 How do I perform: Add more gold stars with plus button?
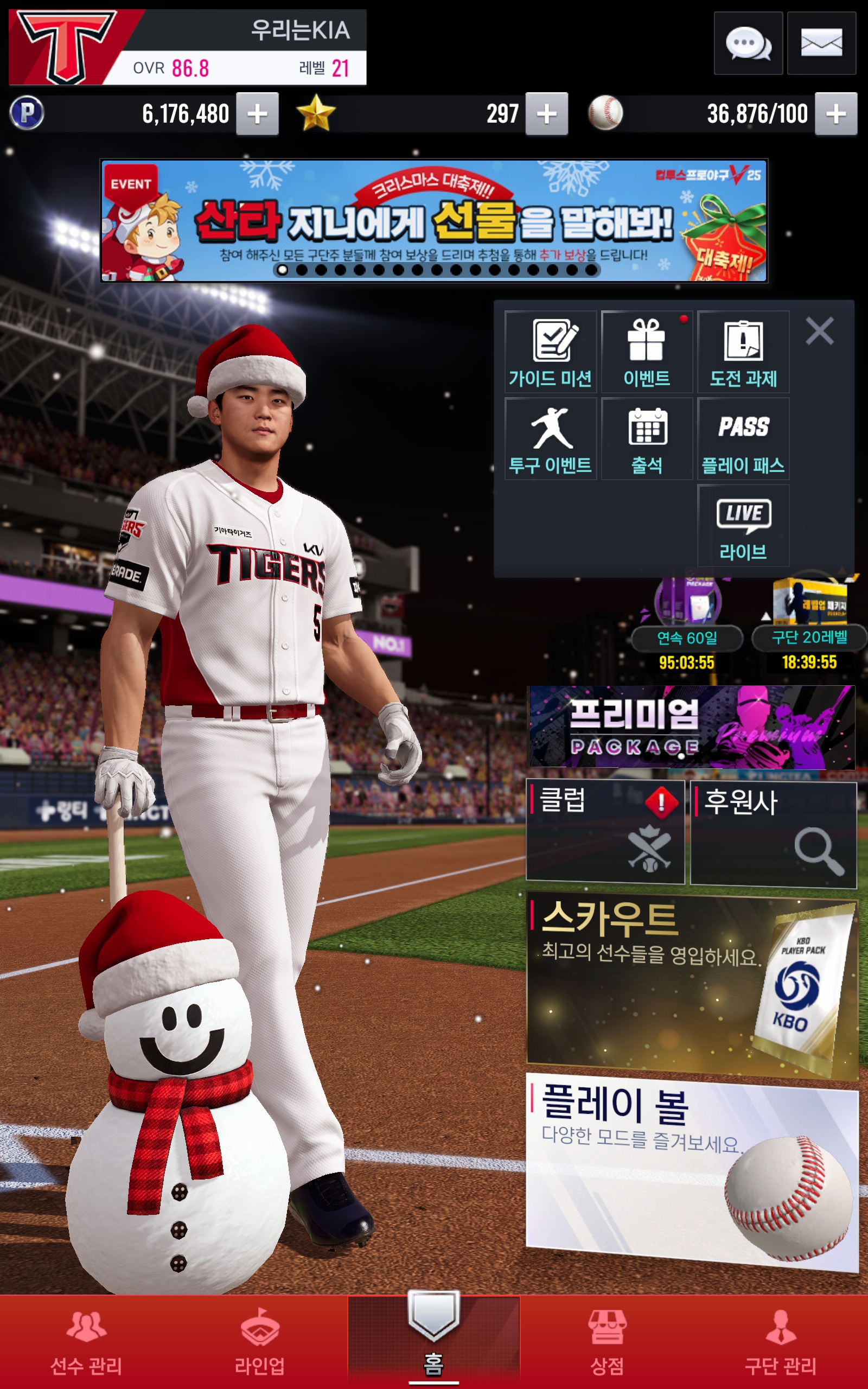[546, 113]
